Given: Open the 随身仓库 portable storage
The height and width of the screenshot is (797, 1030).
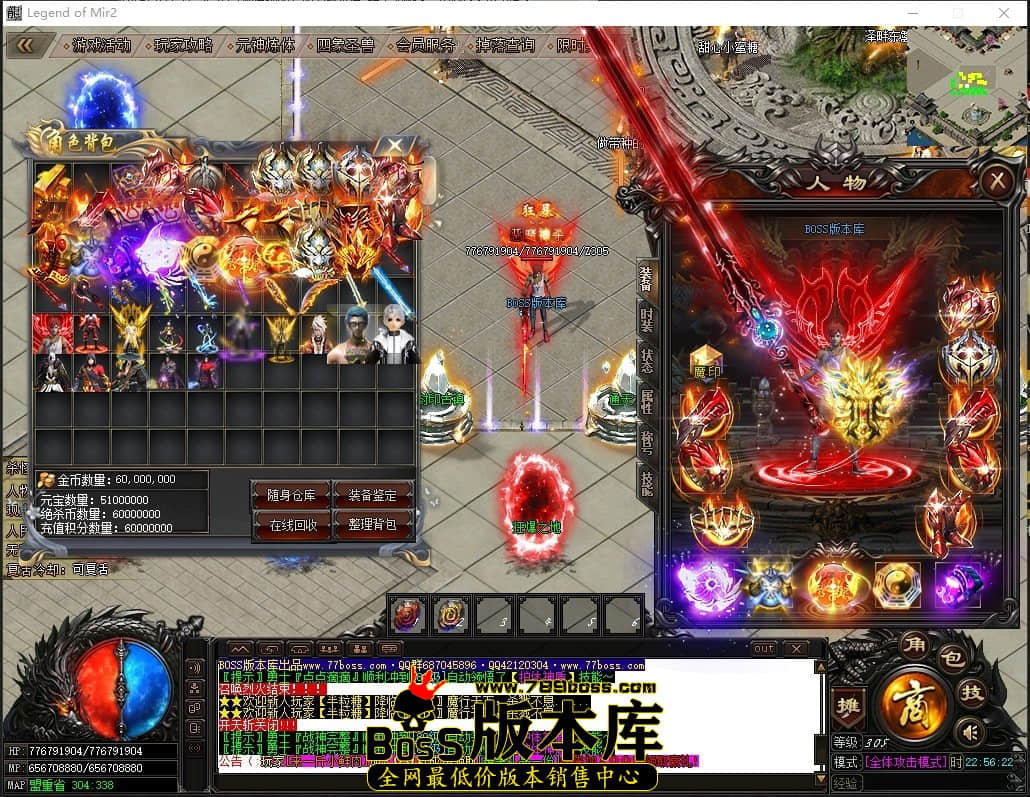Looking at the screenshot, I should 291,495.
